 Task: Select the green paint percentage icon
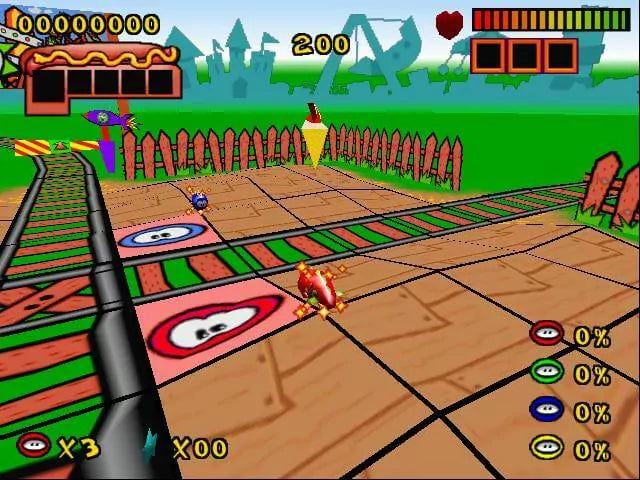tap(546, 373)
